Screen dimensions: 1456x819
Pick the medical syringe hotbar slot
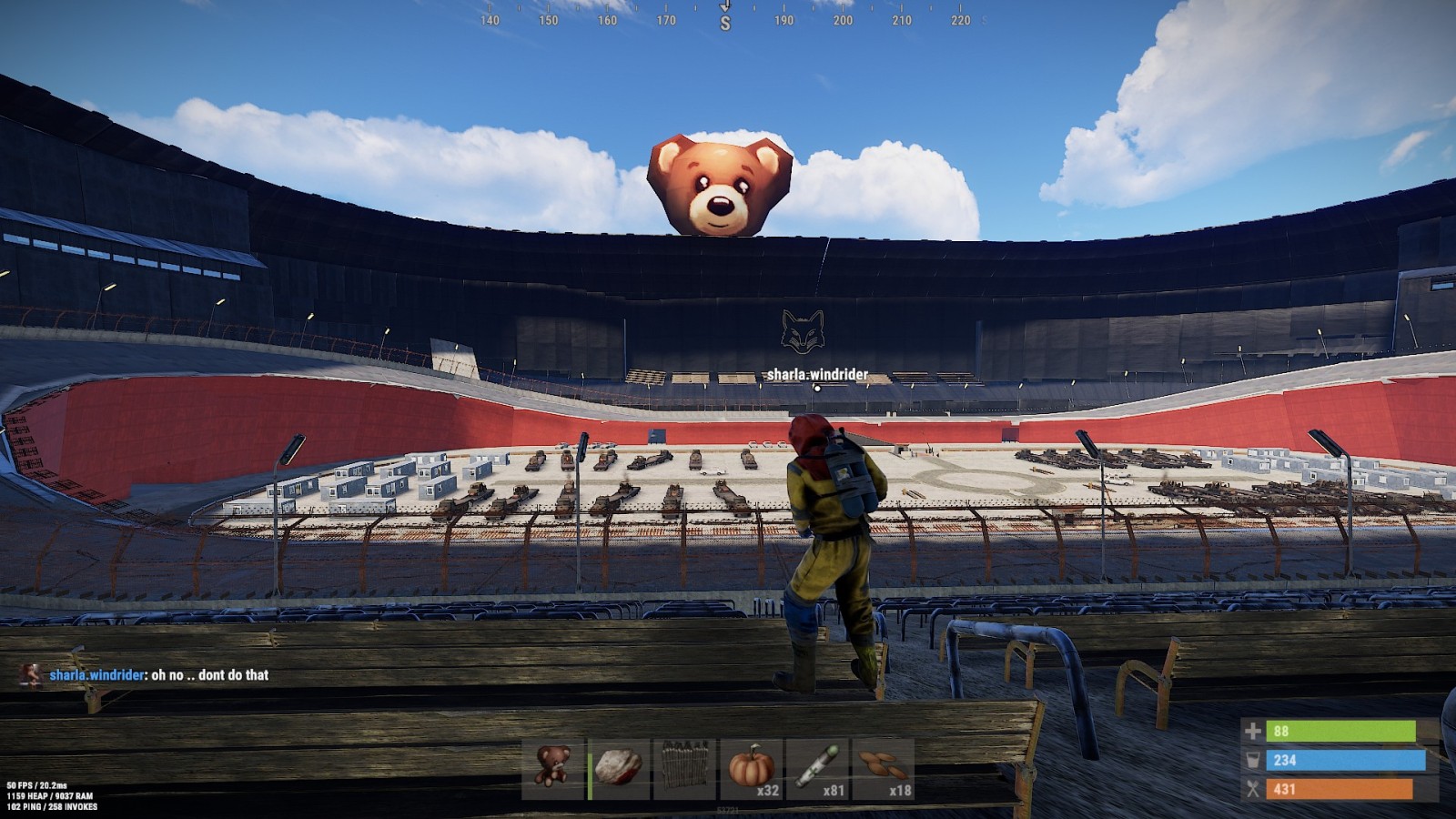(x=817, y=769)
